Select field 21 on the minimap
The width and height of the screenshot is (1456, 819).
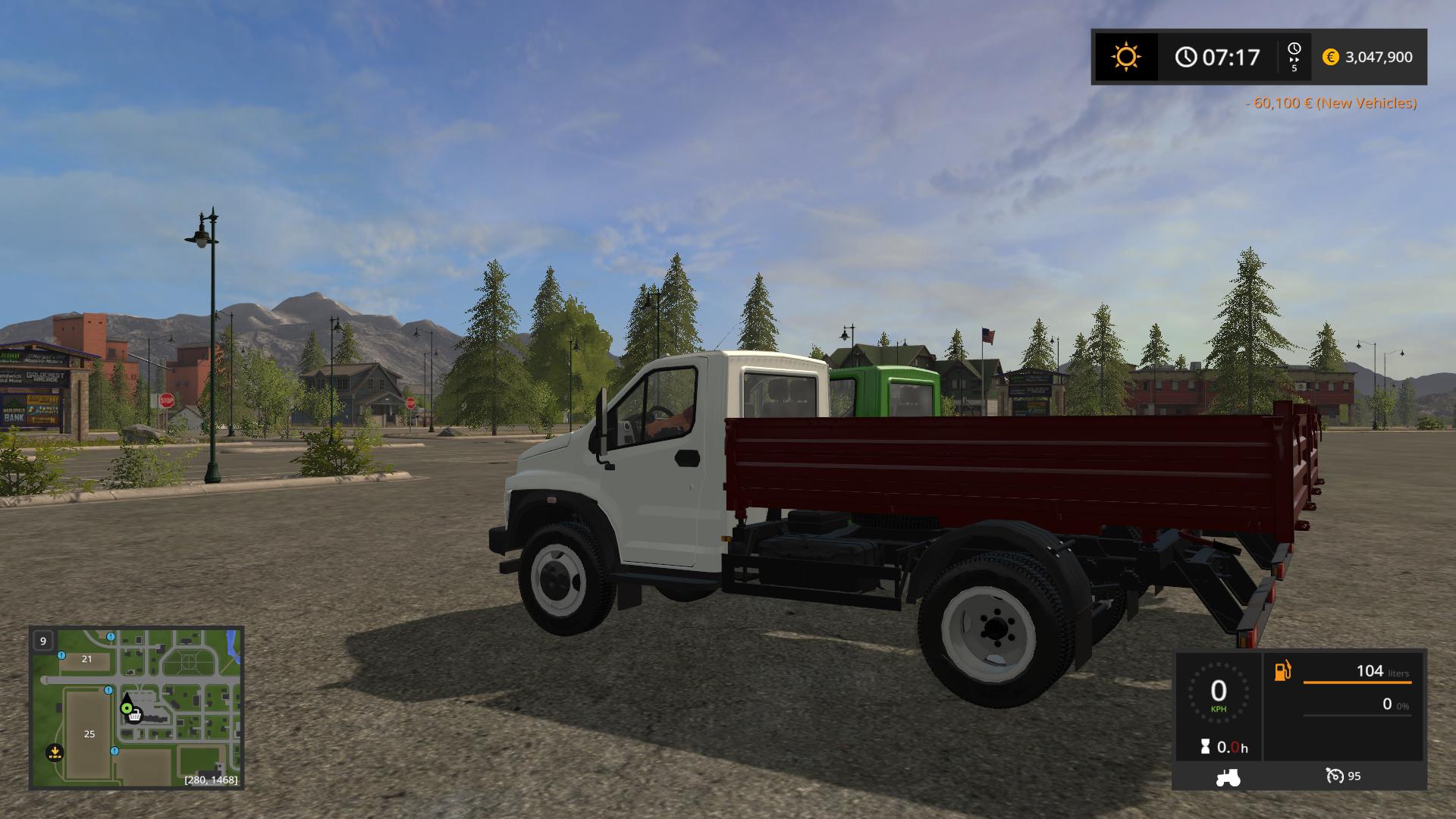point(86,659)
